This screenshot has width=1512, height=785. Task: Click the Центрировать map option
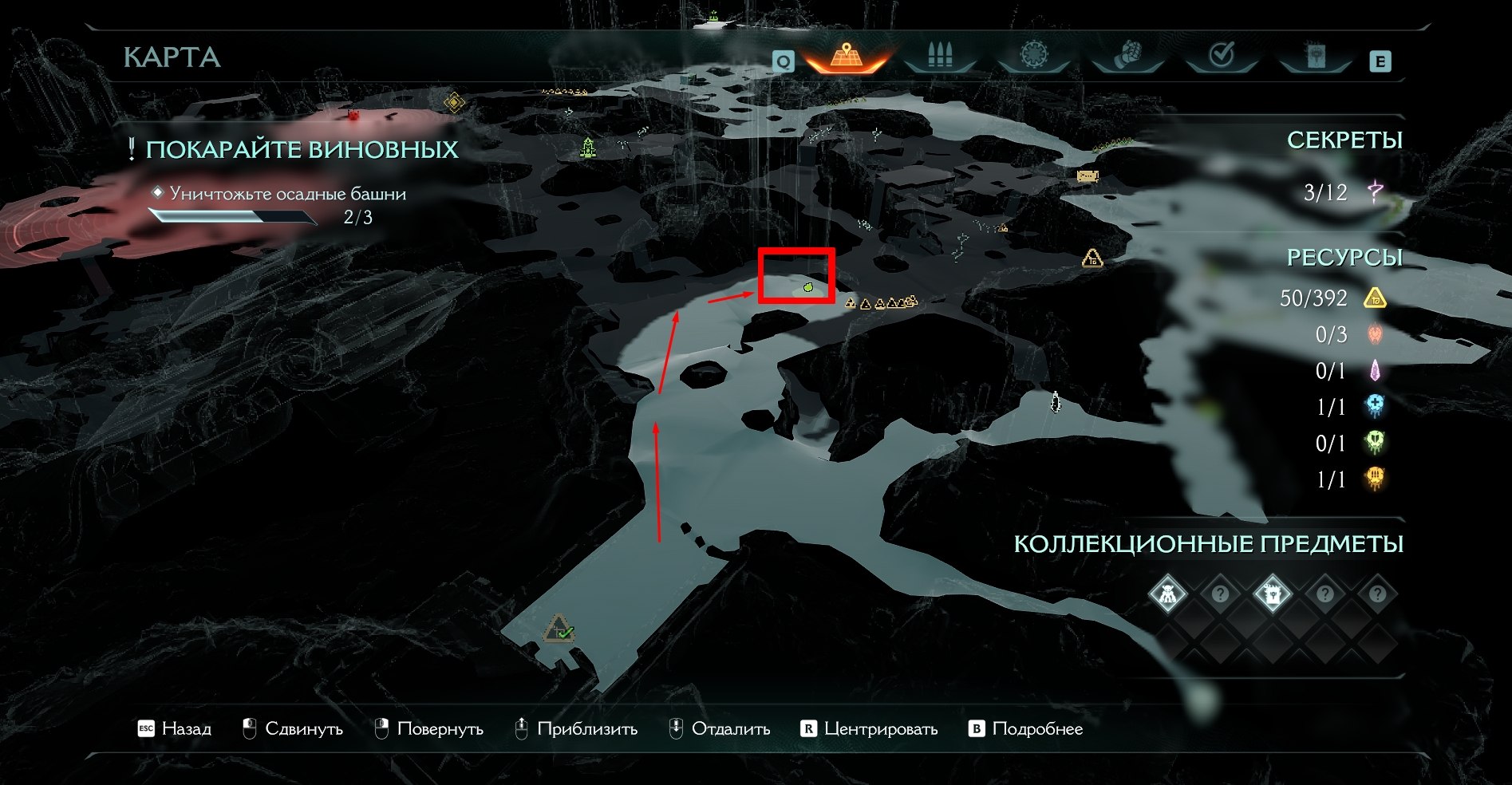click(x=869, y=728)
